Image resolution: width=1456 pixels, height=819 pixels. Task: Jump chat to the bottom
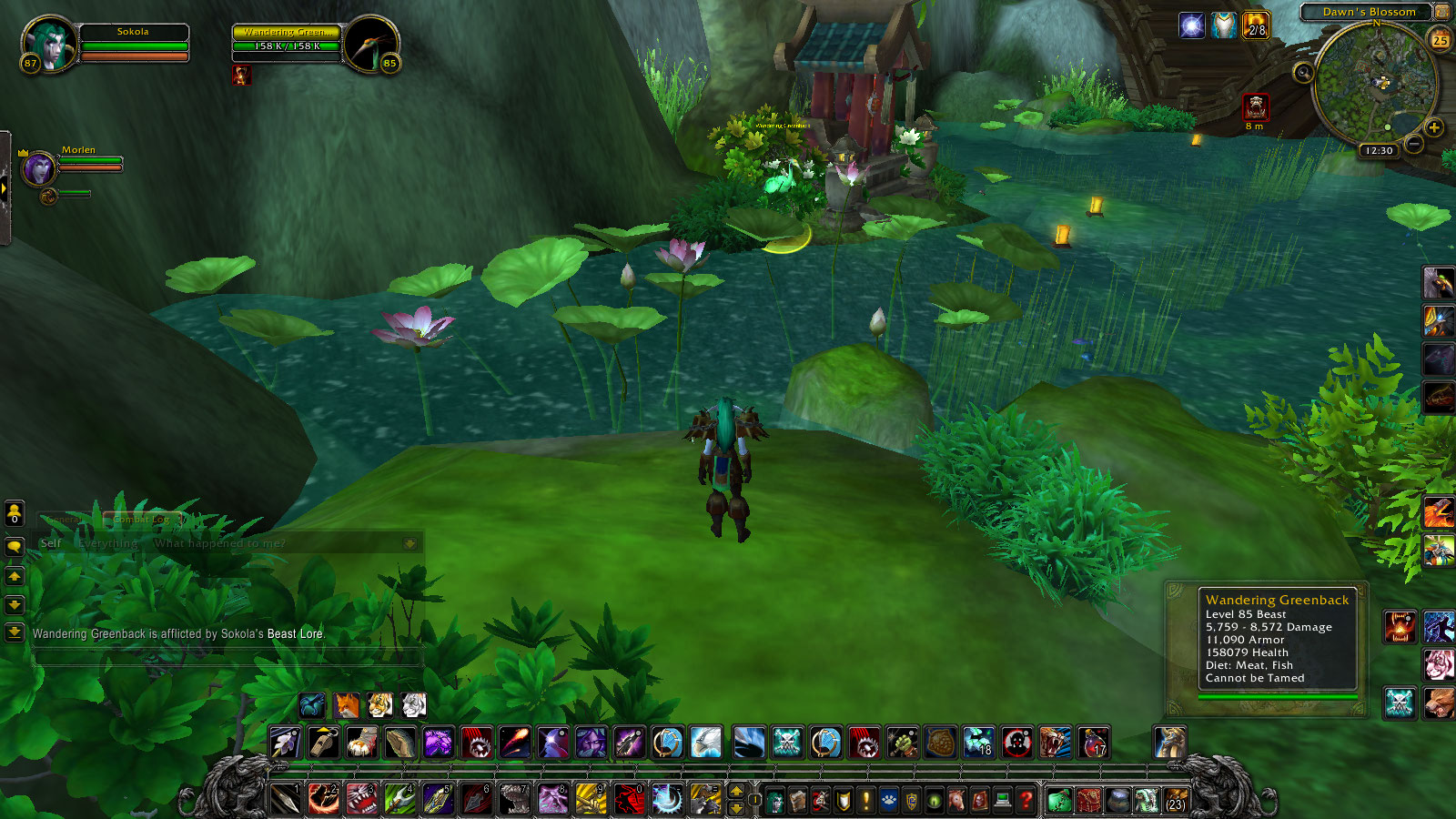[x=15, y=632]
